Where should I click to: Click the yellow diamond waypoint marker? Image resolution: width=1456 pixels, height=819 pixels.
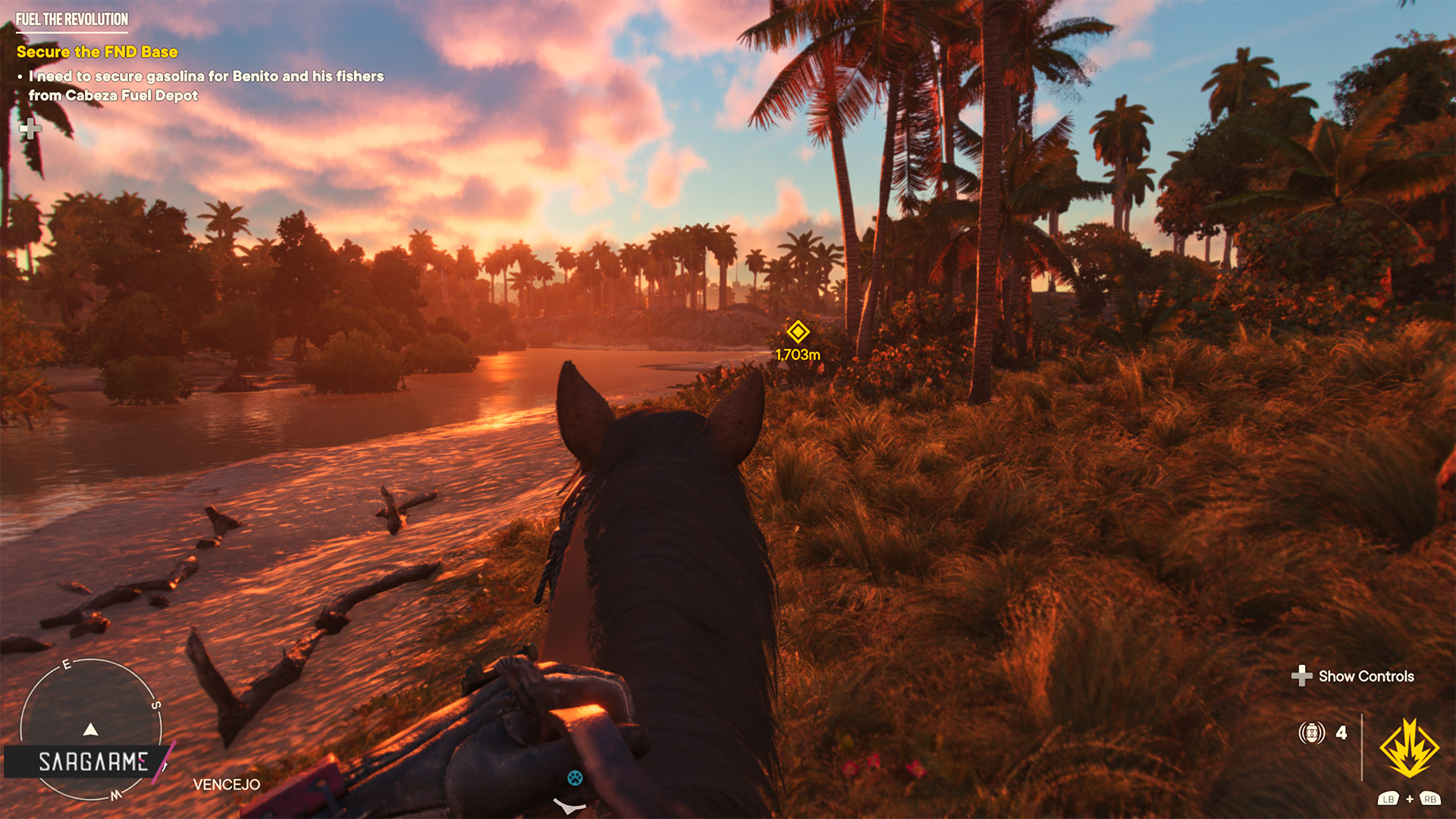tap(798, 331)
